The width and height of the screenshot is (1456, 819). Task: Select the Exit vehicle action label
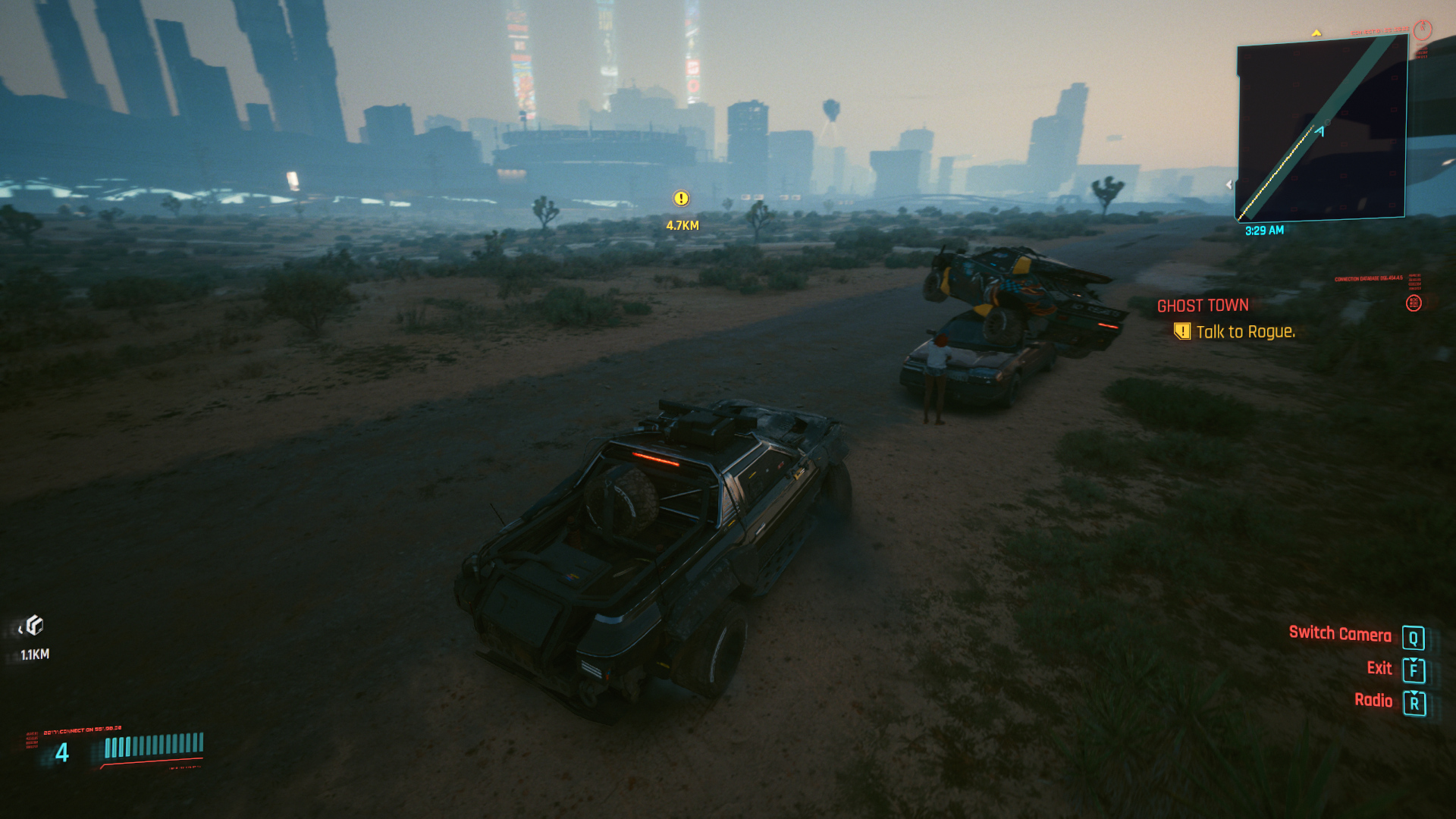pyautogui.click(x=1379, y=668)
